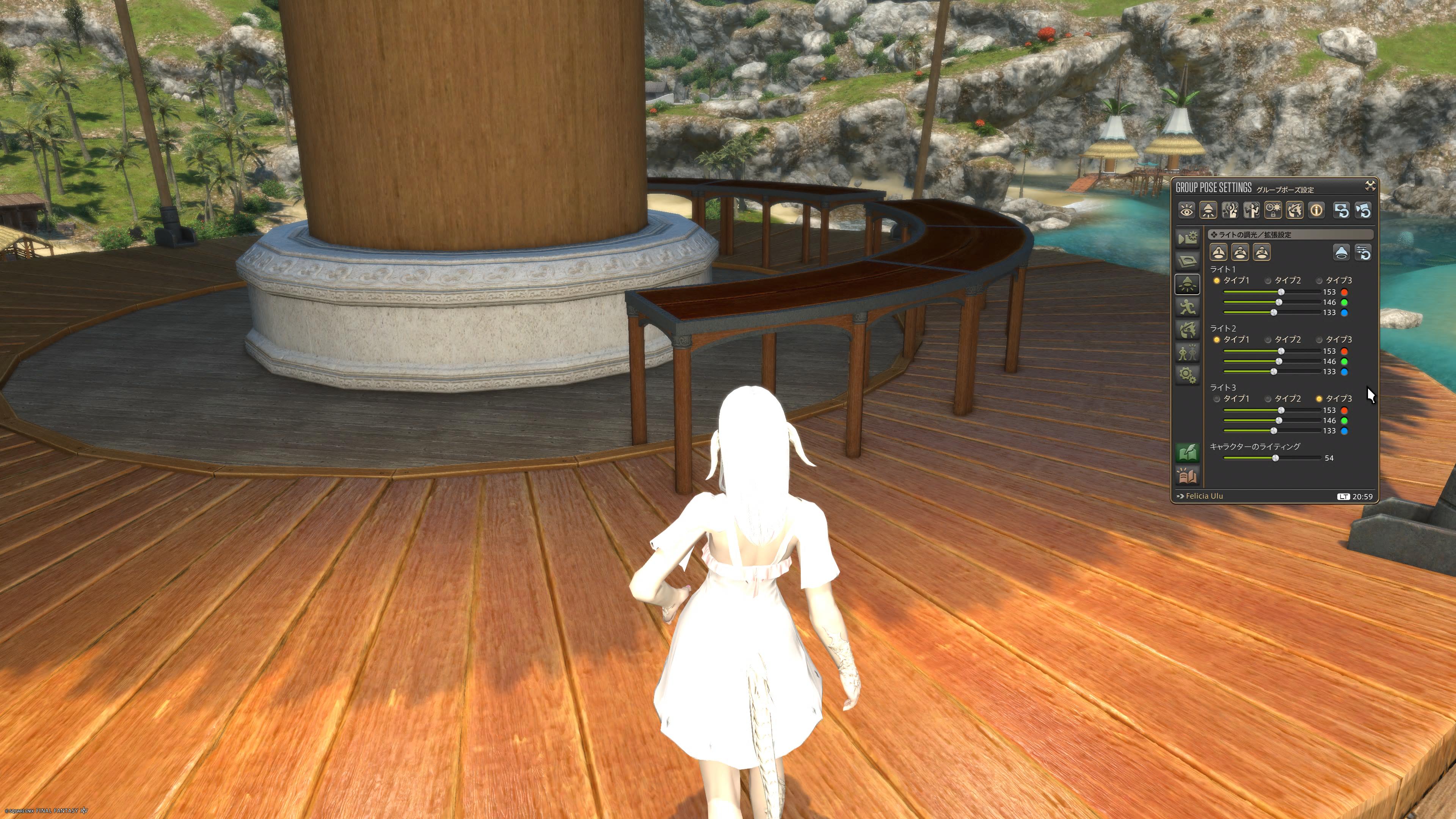Viewport: 1456px width, 819px height.
Task: Toggle light number 2 button
Action: 1240,252
